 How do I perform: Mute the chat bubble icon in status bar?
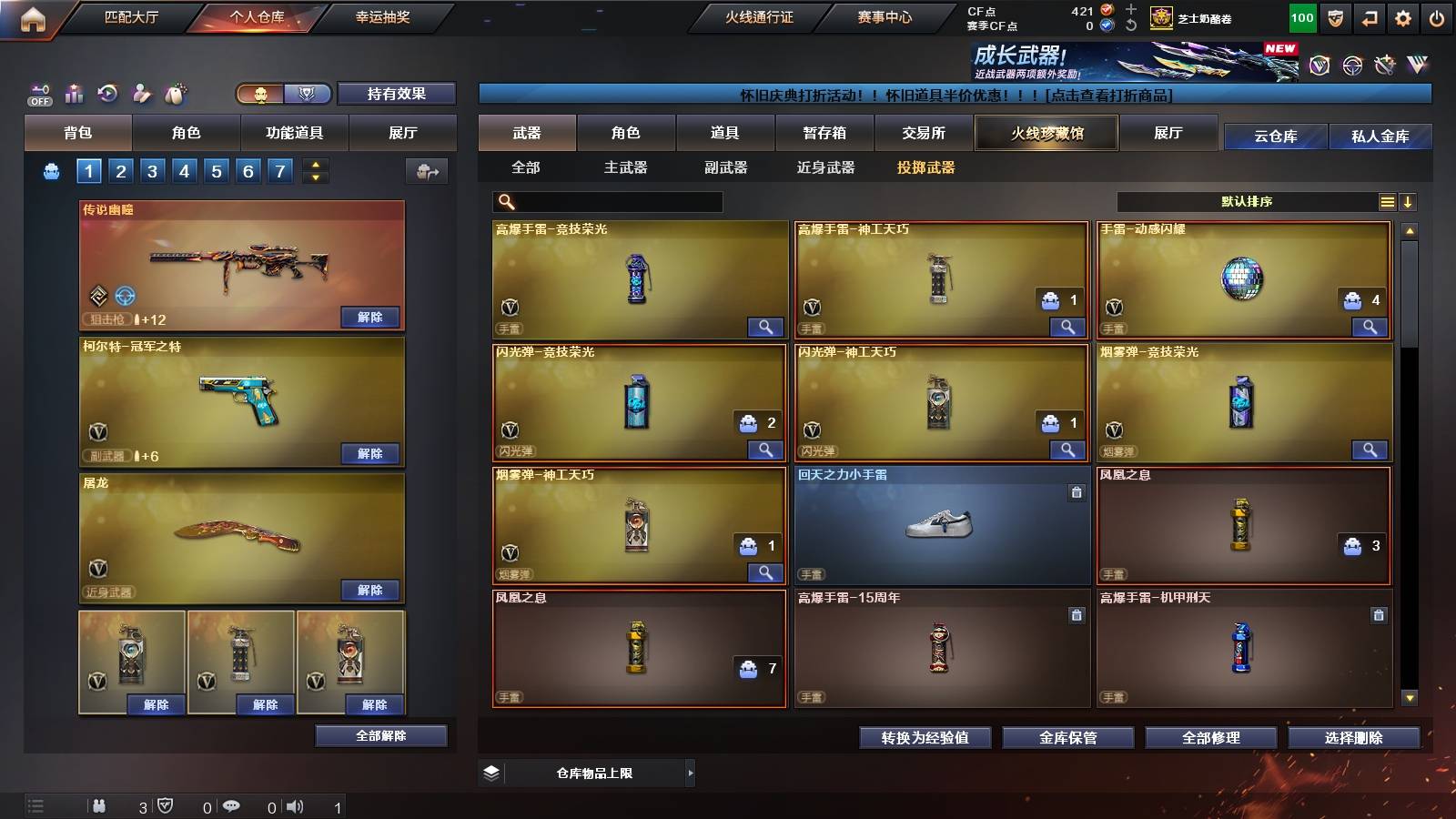233,806
